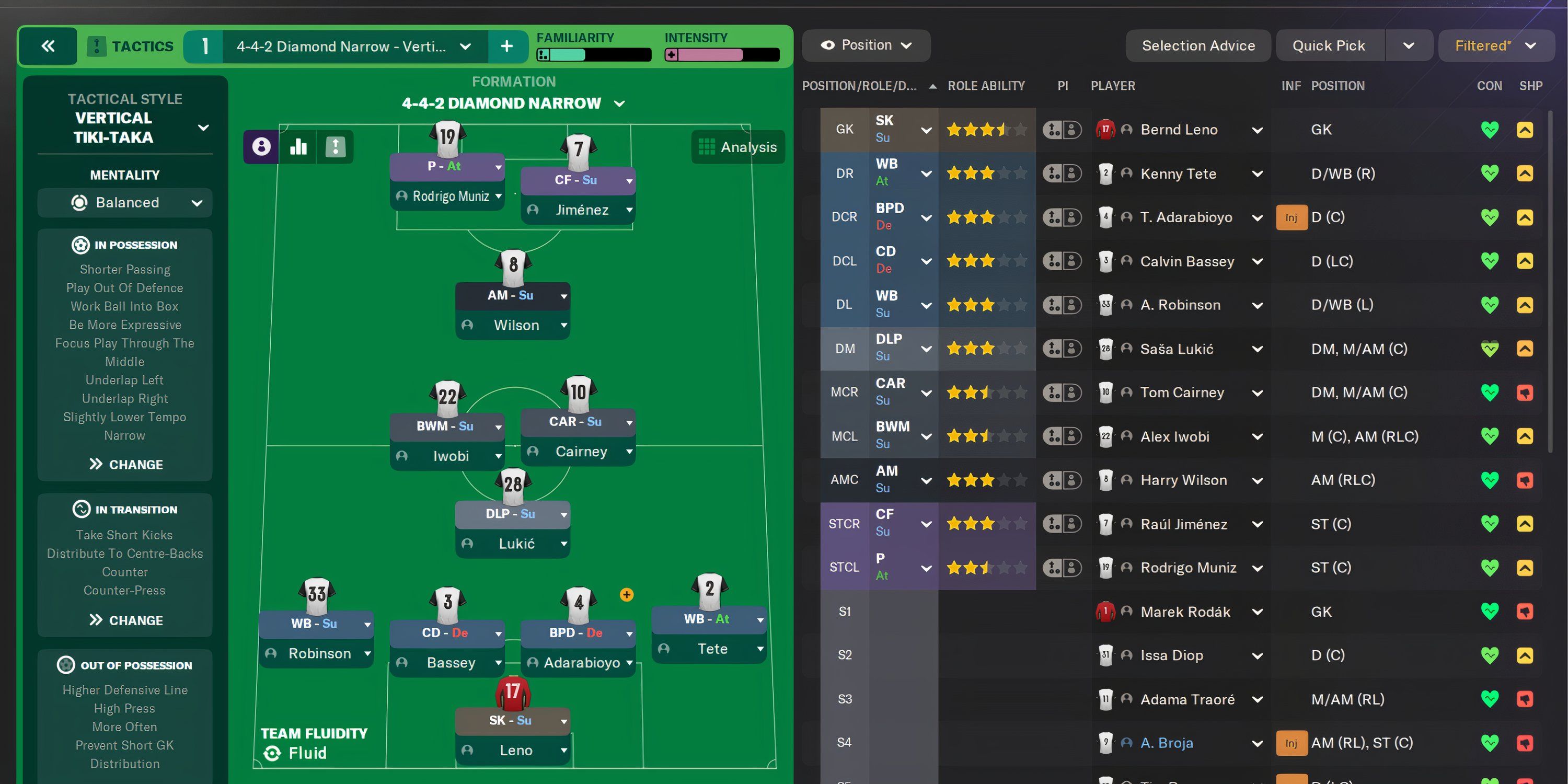1568x784 pixels.
Task: Expand Saša Lukić's DLP role dropdown
Action: (x=926, y=348)
